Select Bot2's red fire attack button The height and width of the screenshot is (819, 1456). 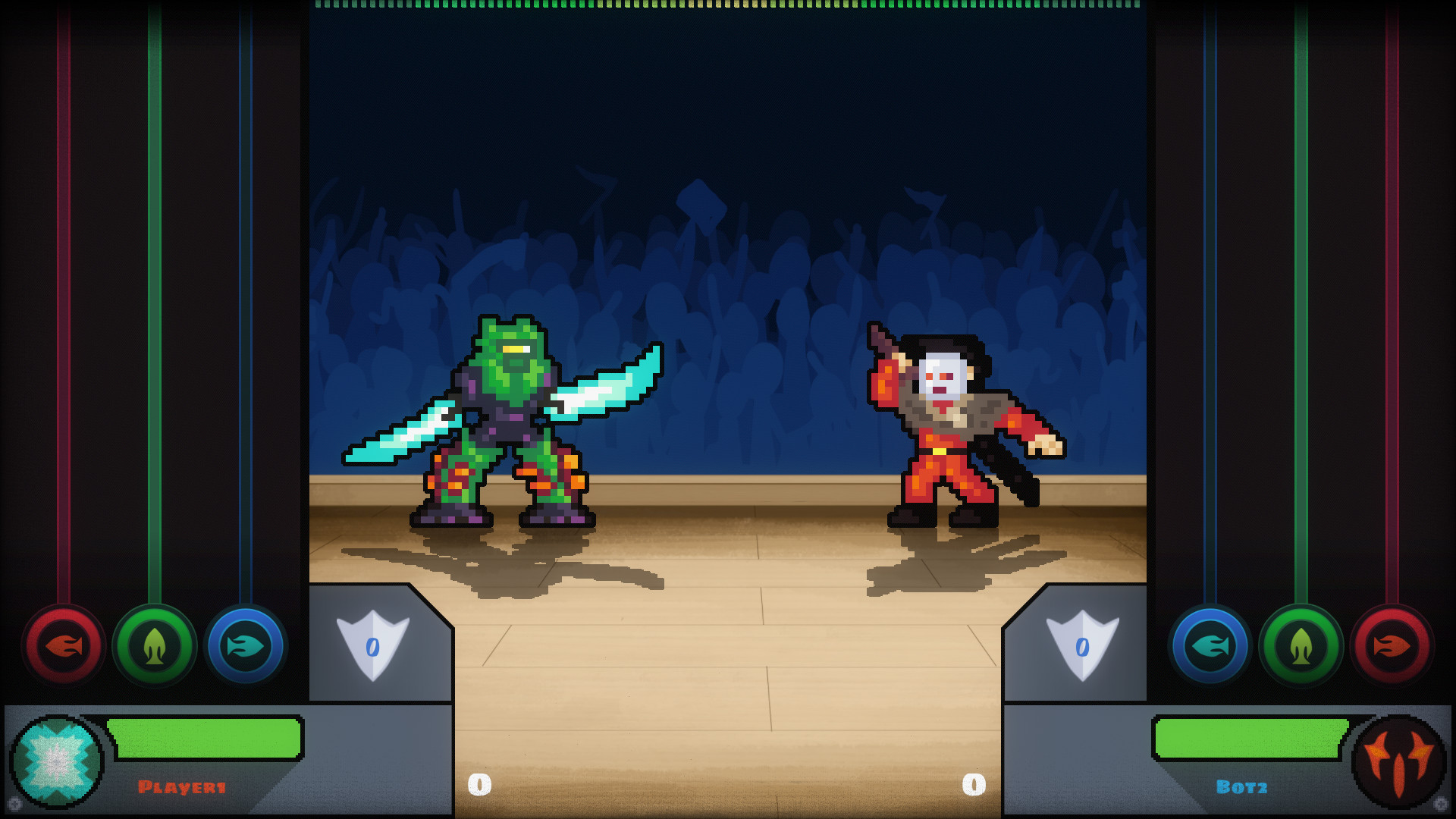(x=1392, y=646)
